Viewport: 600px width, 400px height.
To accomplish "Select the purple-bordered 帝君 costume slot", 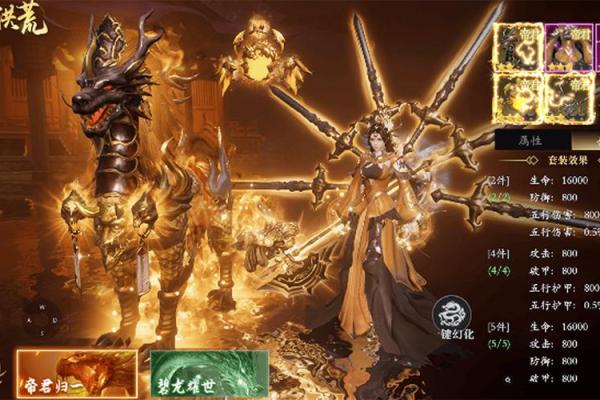I will [567, 45].
